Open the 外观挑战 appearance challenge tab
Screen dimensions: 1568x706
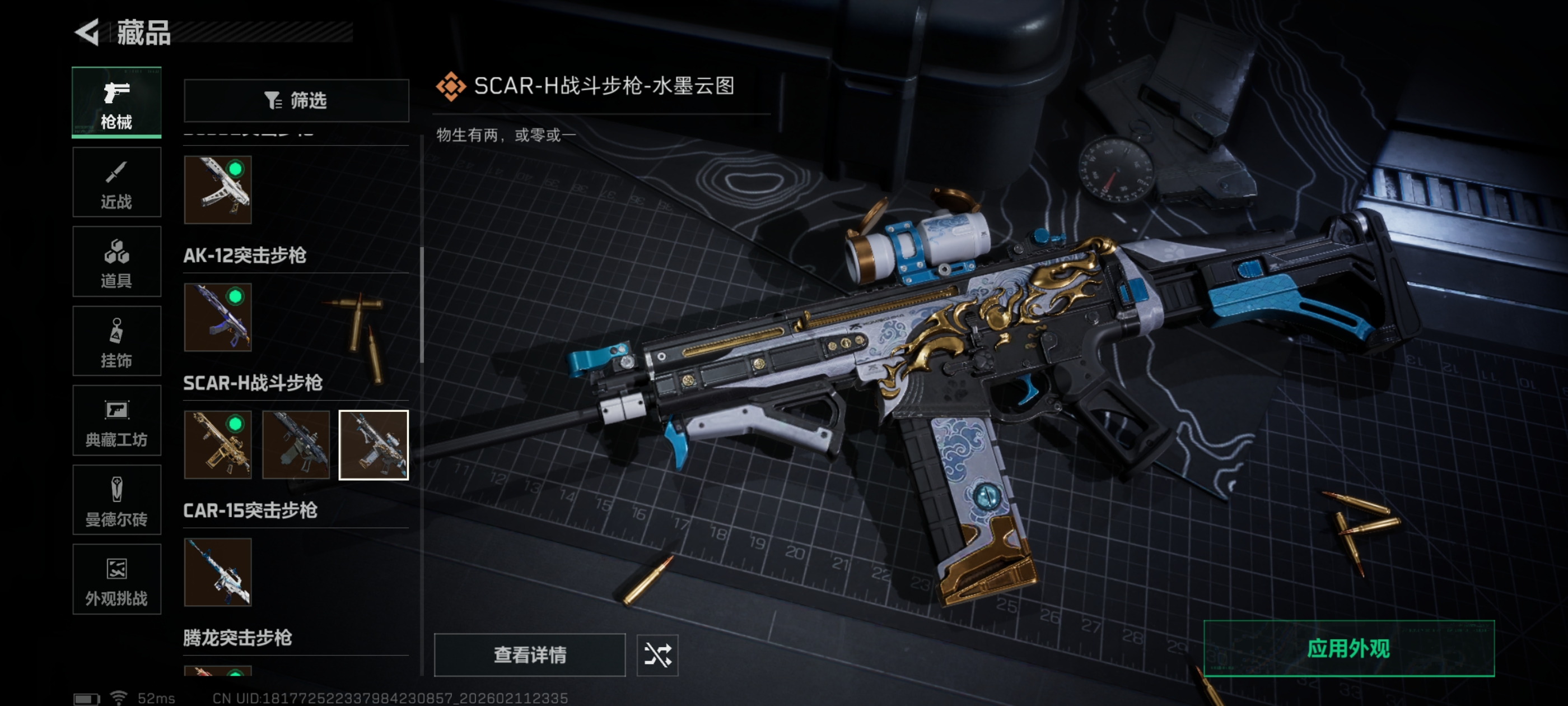point(116,579)
